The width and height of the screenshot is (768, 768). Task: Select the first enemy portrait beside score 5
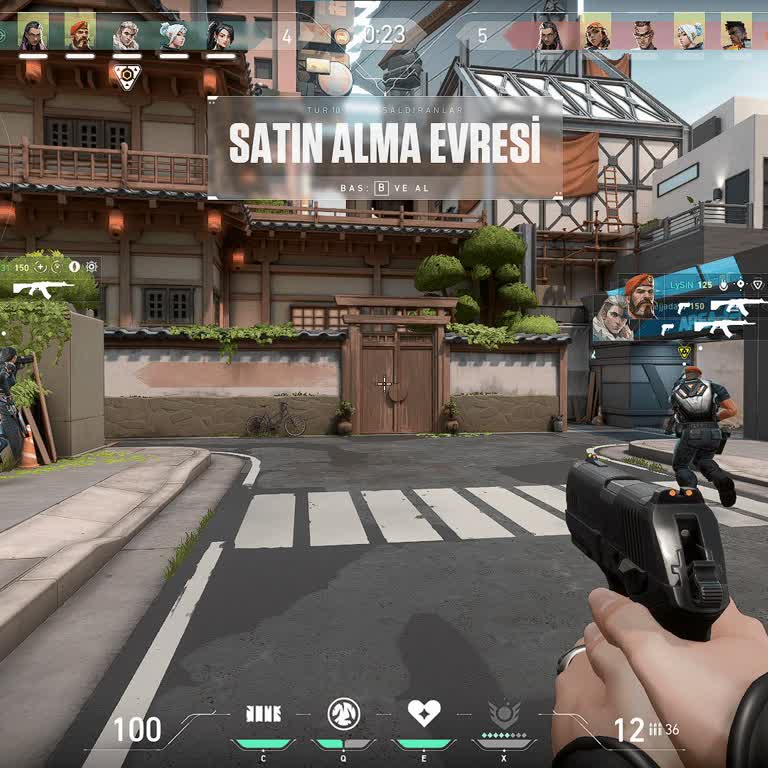(549, 35)
